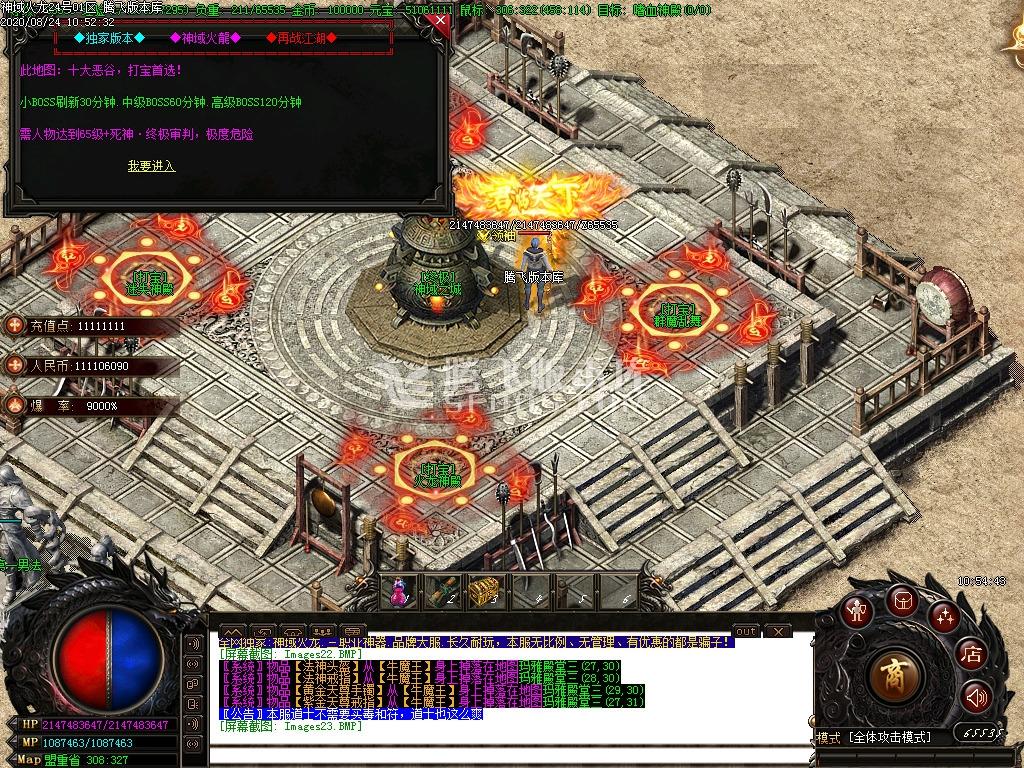1024x768 pixels.
Task: Open the bag inventory icon
Action: [901, 600]
